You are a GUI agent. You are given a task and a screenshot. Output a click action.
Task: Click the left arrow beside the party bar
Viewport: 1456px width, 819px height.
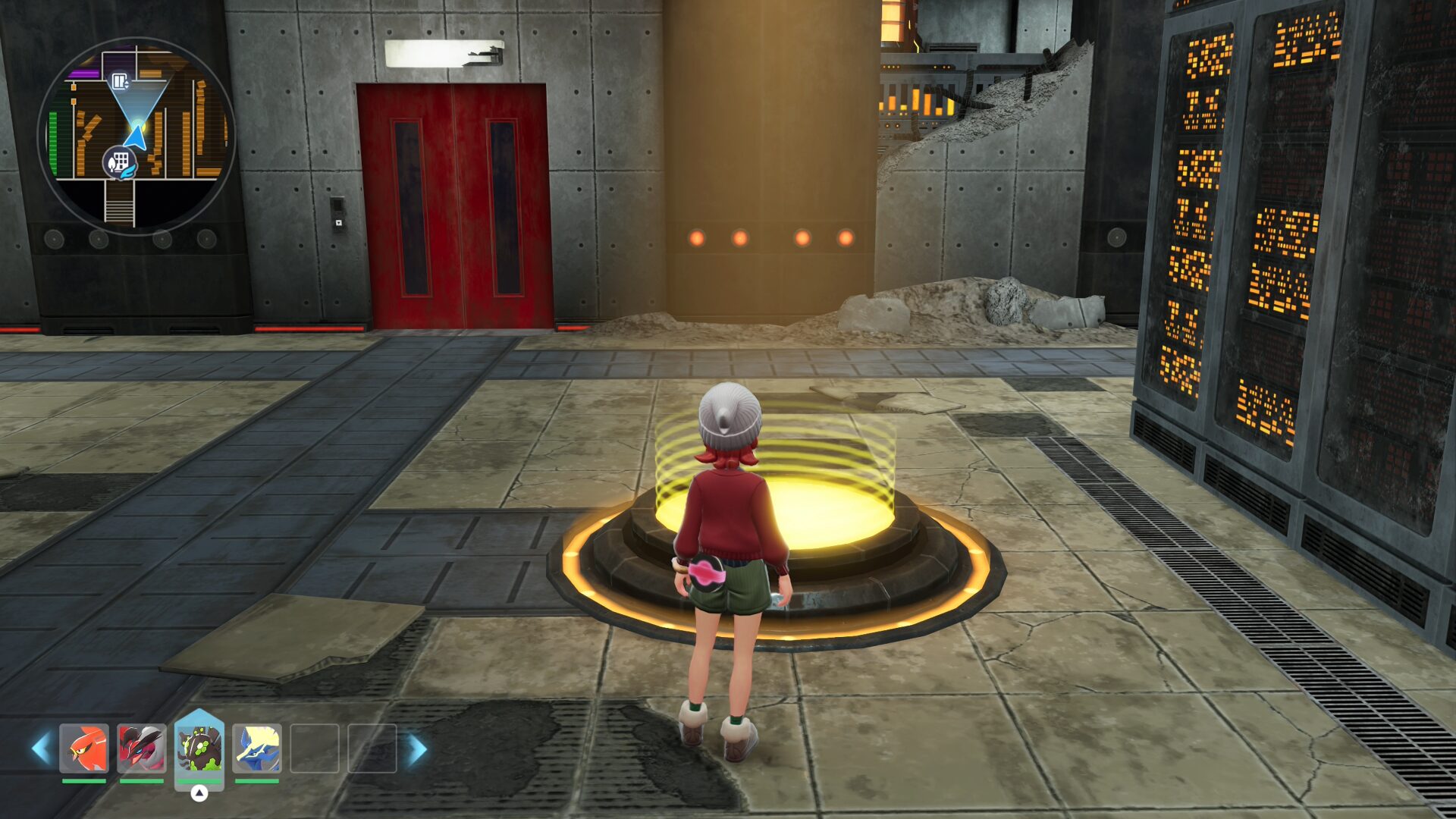(41, 748)
